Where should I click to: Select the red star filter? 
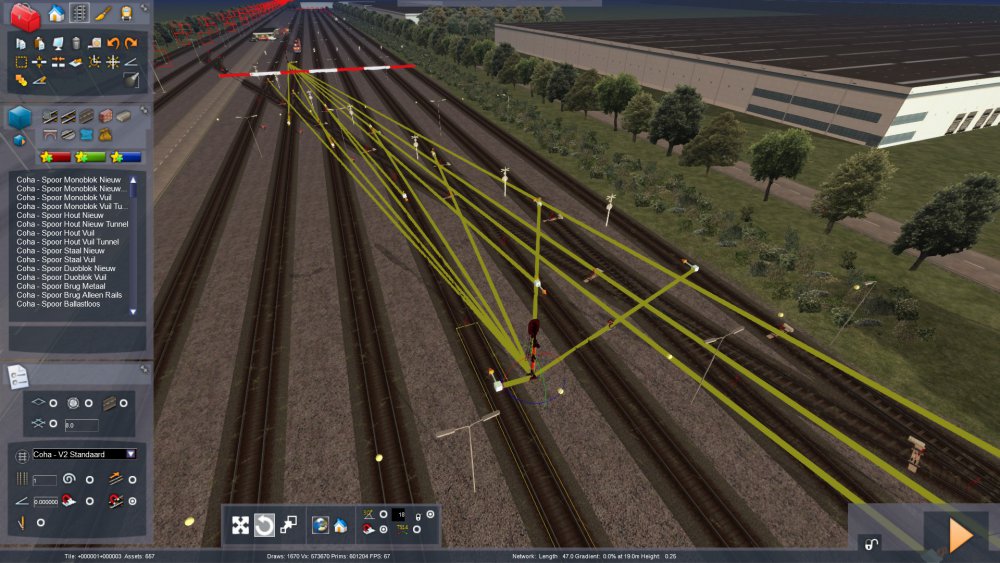point(55,157)
